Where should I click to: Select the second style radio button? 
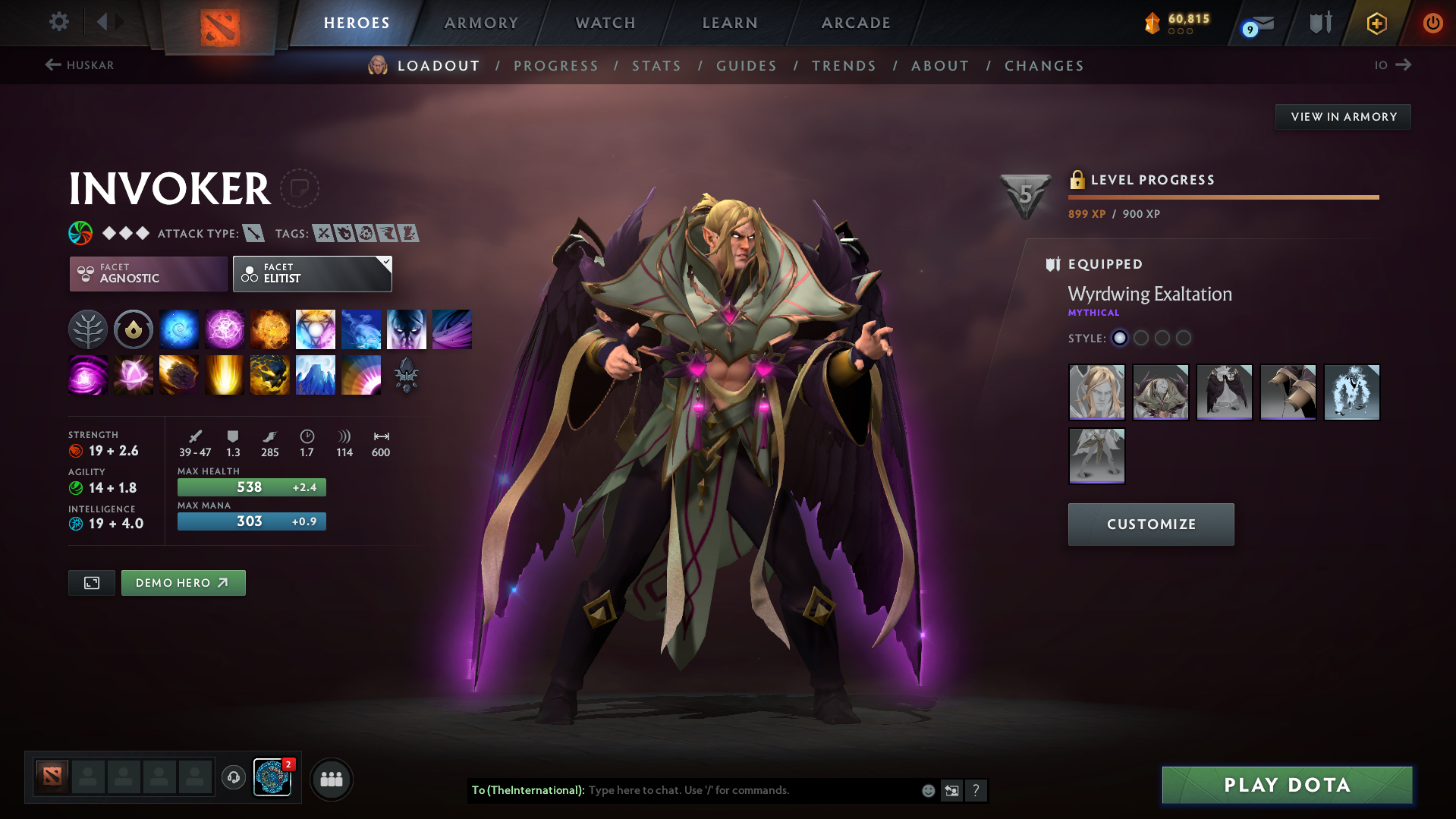point(1140,339)
